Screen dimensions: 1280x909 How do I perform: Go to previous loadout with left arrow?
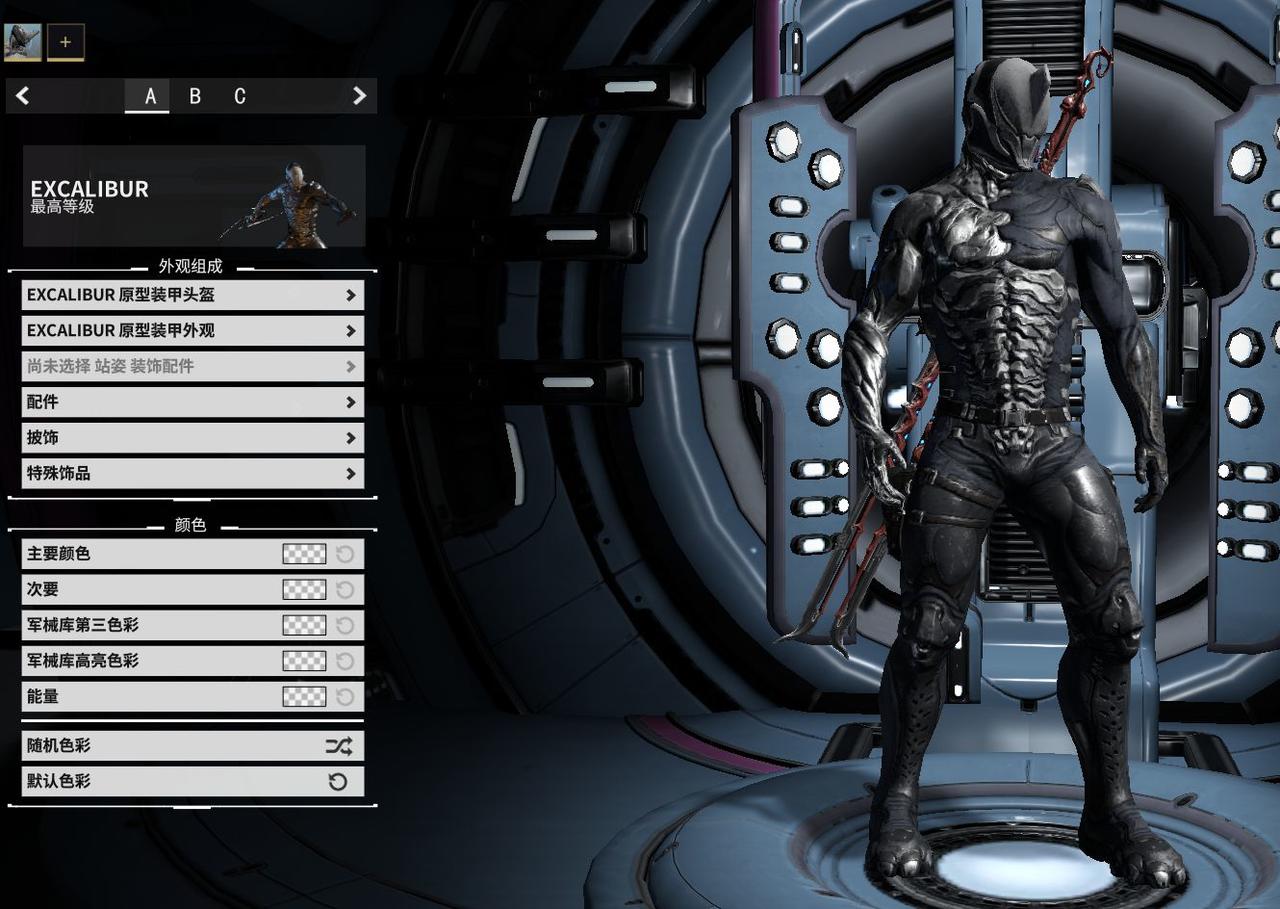23,96
